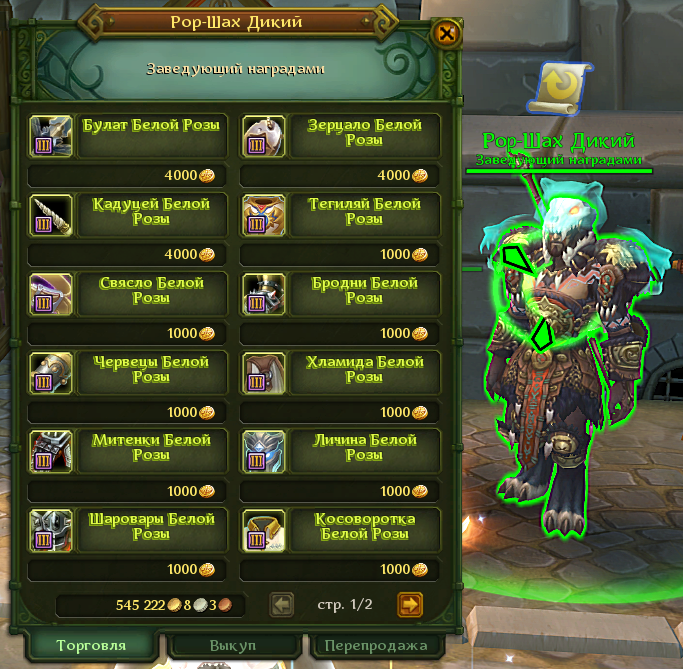Go to previous vendor page
Viewport: 683px width, 669px height.
pos(283,604)
